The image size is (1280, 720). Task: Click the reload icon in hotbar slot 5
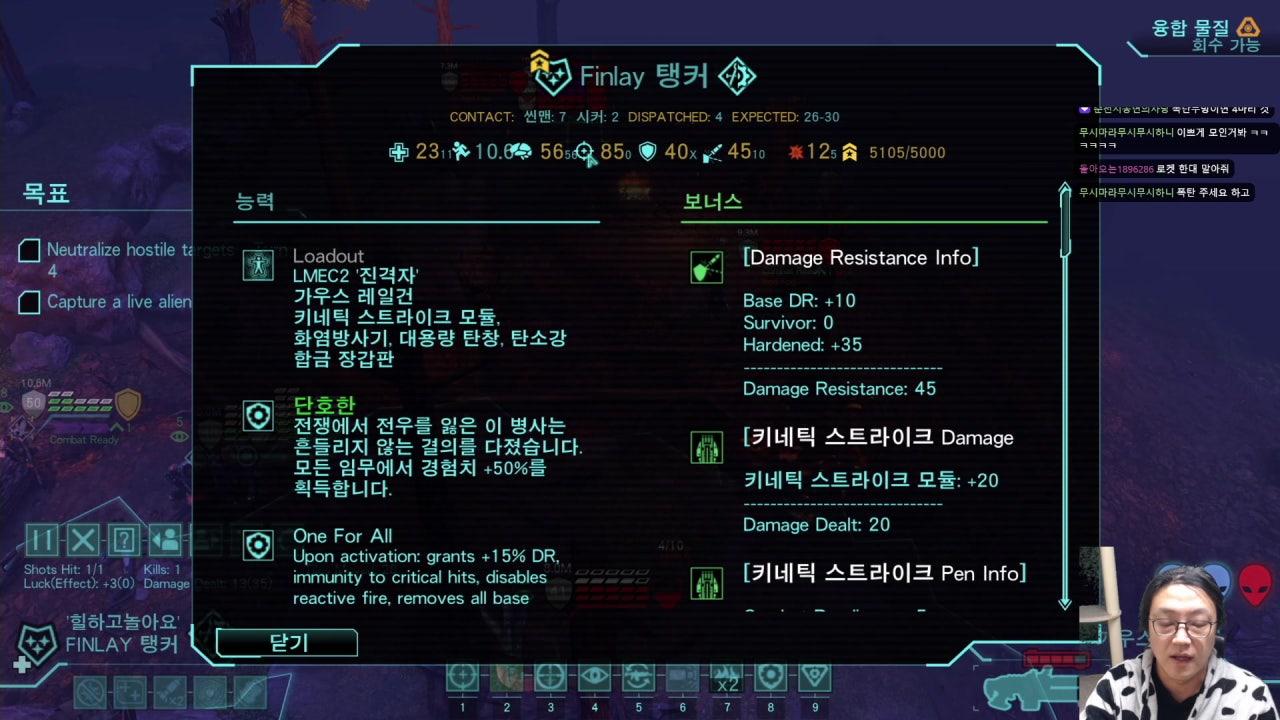(x=637, y=677)
